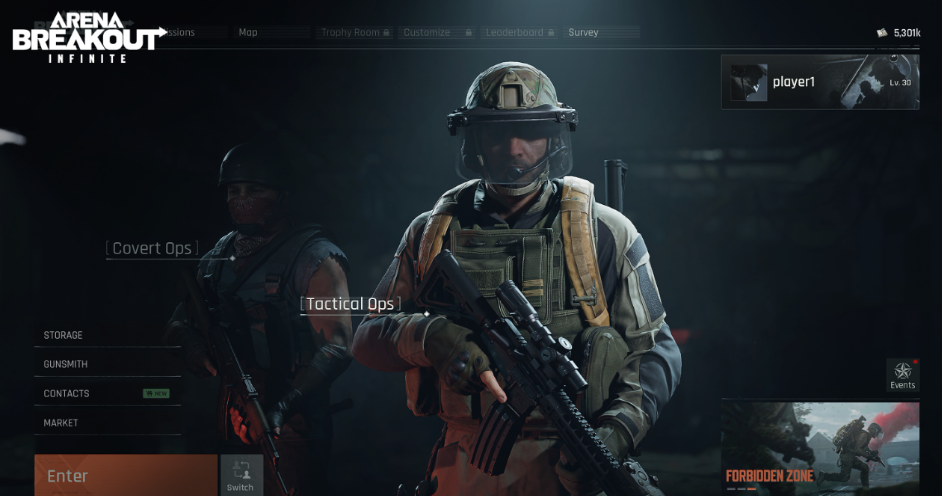Open the Storage menu
Viewport: 942px width, 496px height.
point(64,335)
